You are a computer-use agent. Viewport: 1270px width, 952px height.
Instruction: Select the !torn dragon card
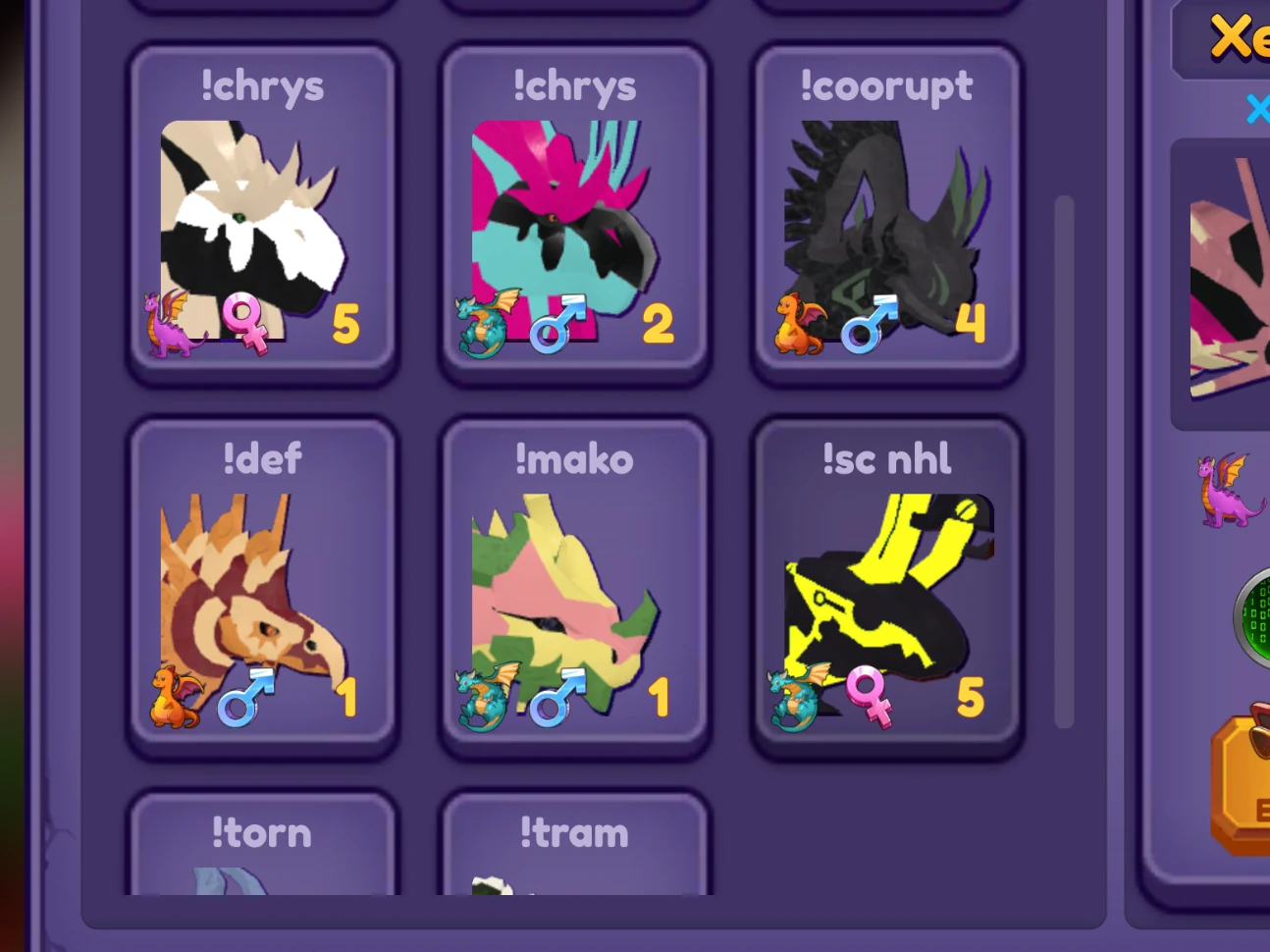coord(262,849)
